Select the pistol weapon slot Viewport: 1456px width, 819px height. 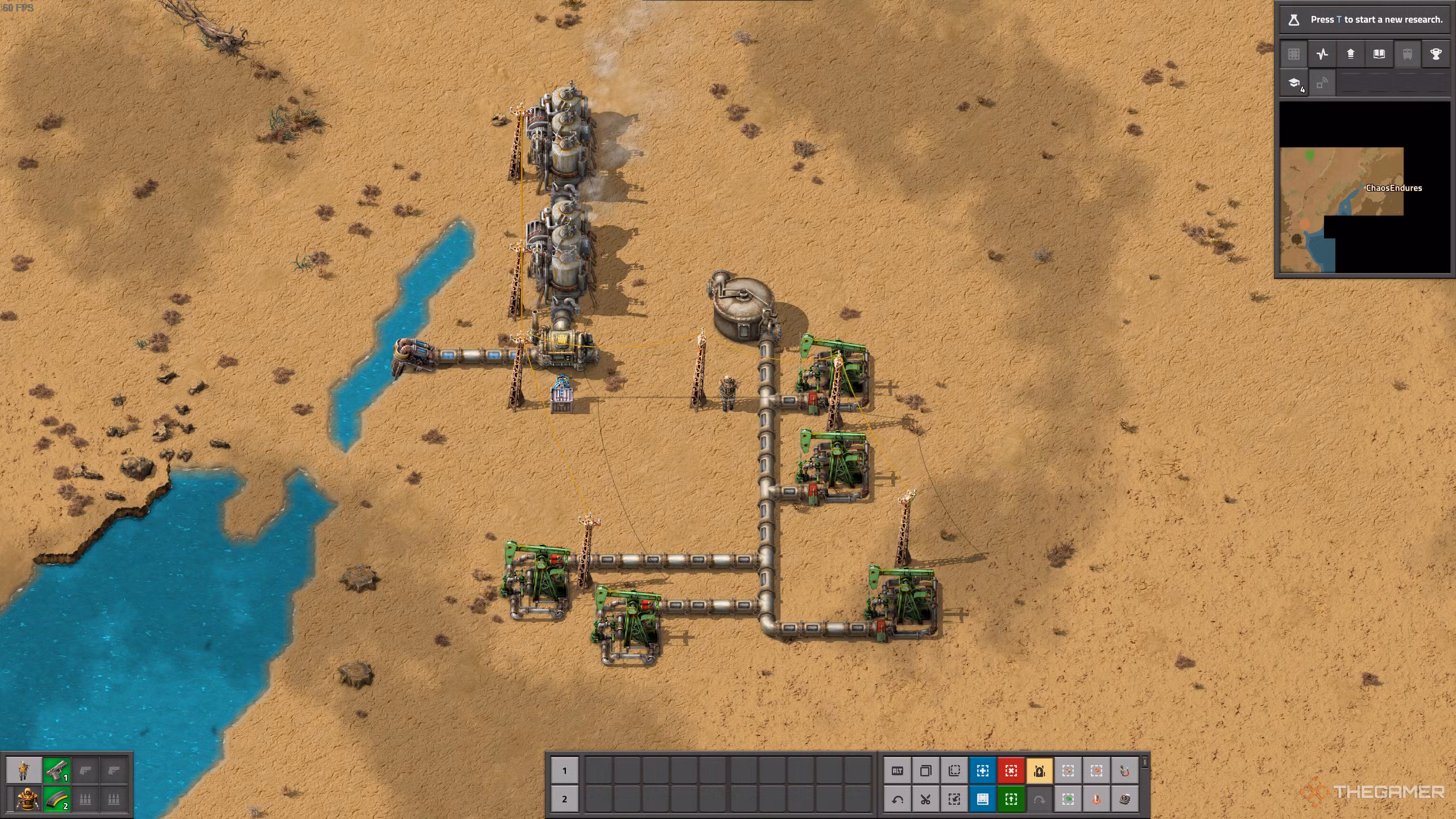[56, 771]
